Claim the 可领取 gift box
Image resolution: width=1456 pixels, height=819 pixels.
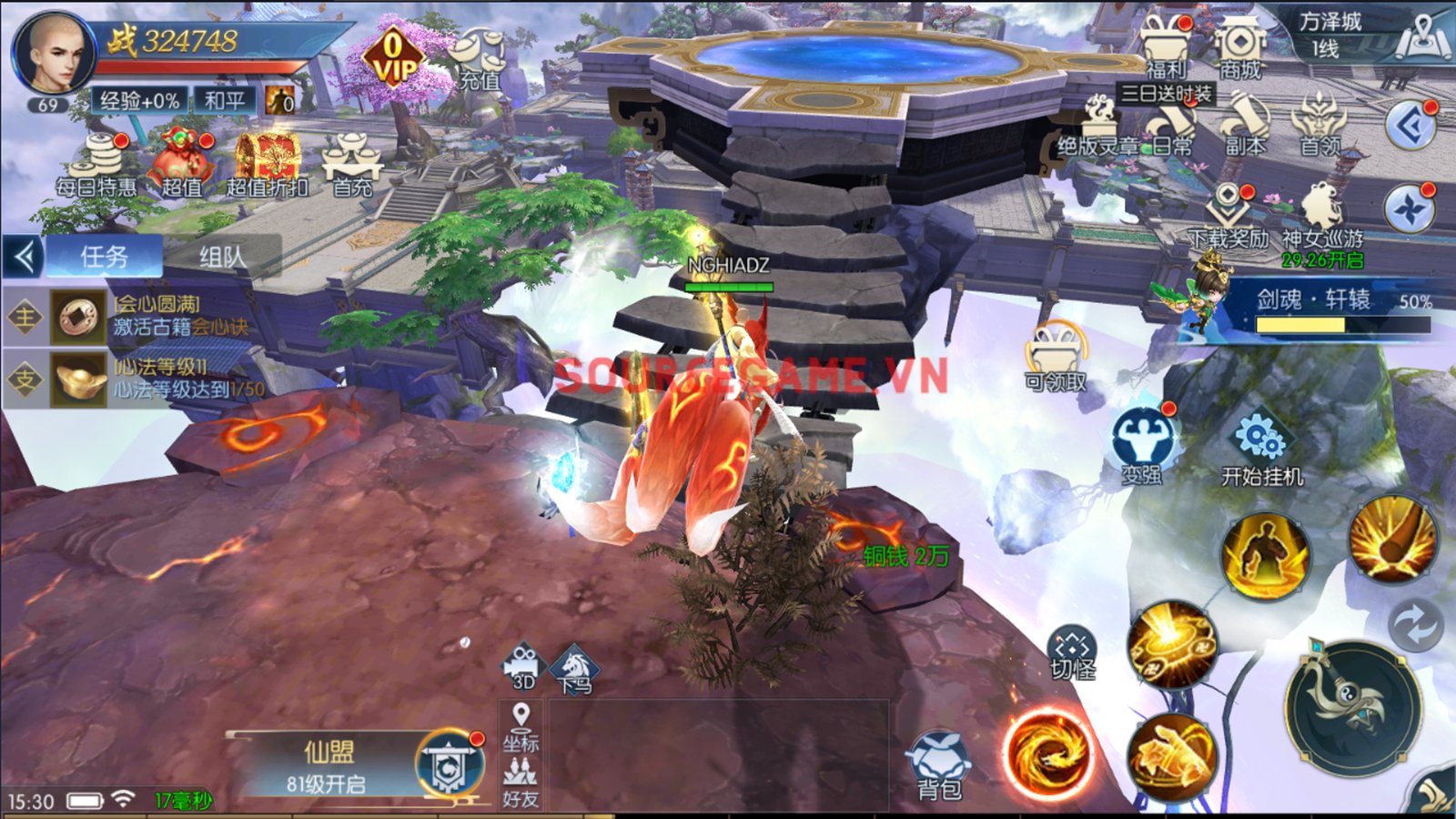click(1056, 357)
